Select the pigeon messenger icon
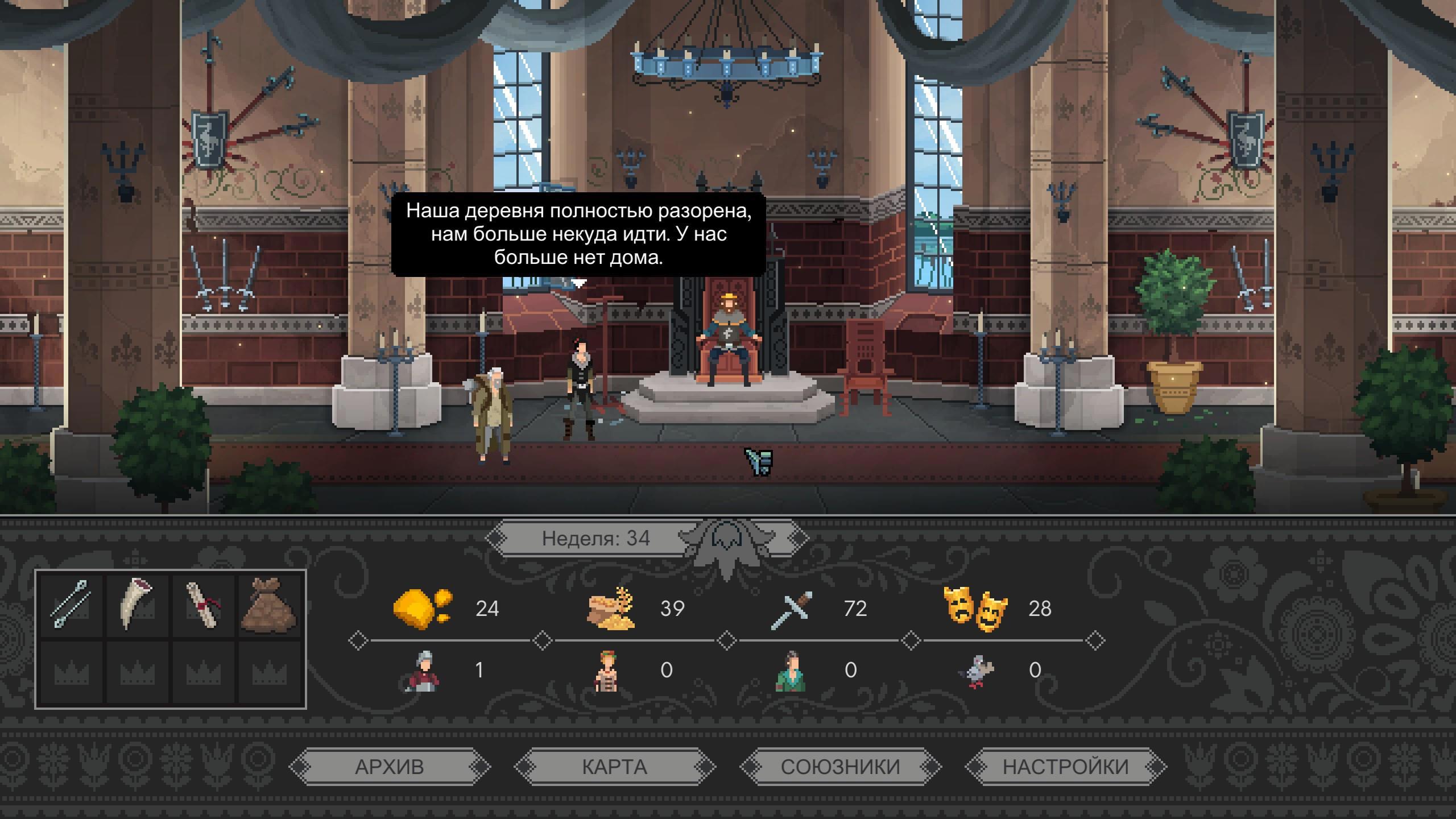This screenshot has height=819, width=1456. [x=976, y=671]
